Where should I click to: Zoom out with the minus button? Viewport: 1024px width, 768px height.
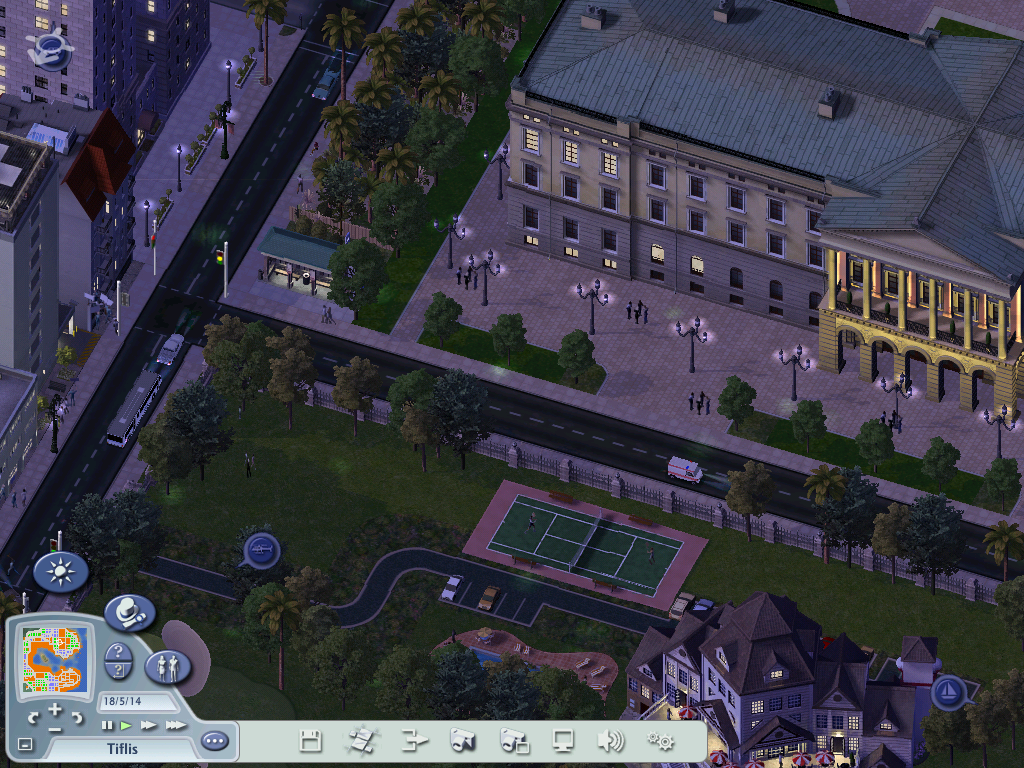[x=55, y=729]
